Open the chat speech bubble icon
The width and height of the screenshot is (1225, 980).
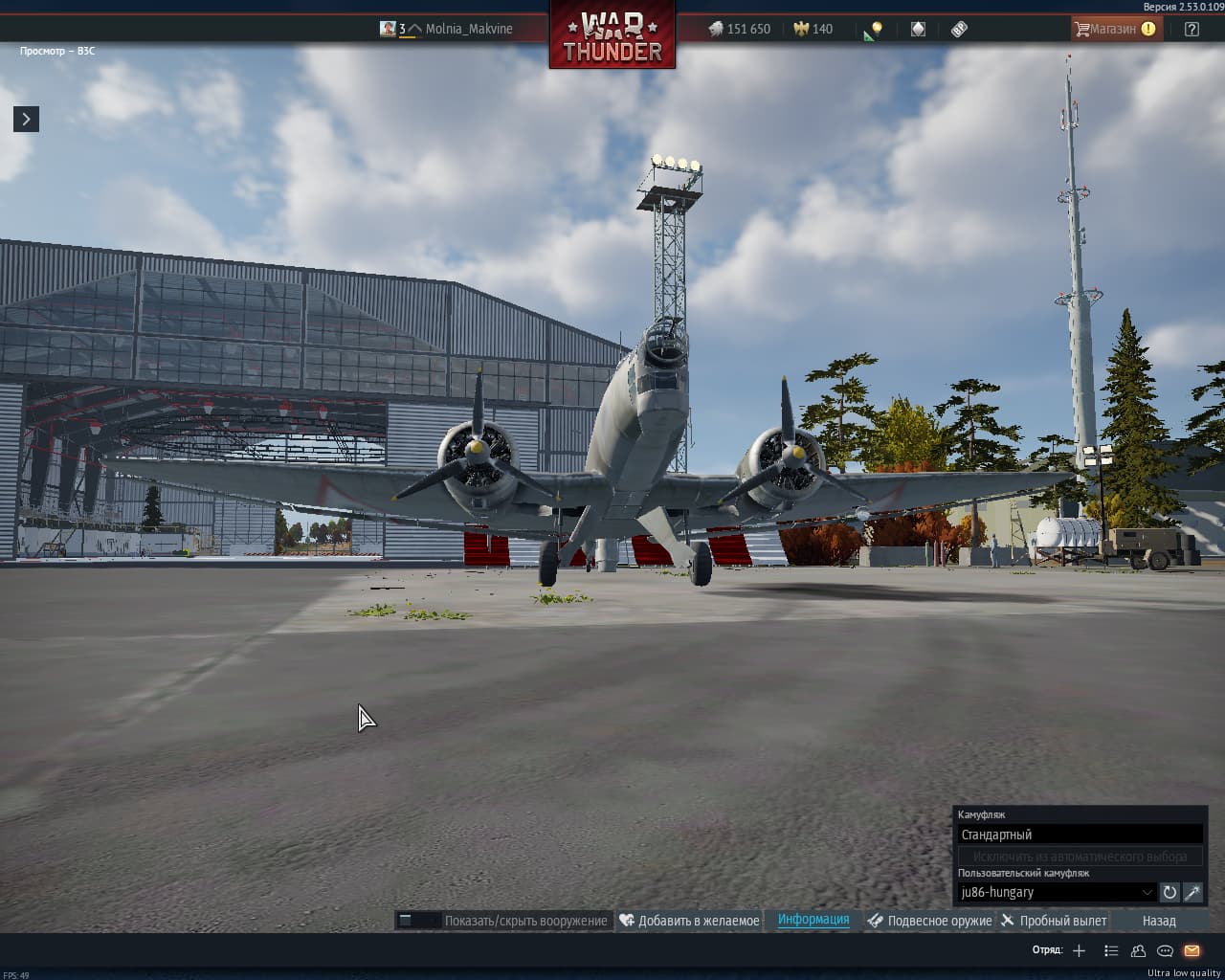(1165, 950)
